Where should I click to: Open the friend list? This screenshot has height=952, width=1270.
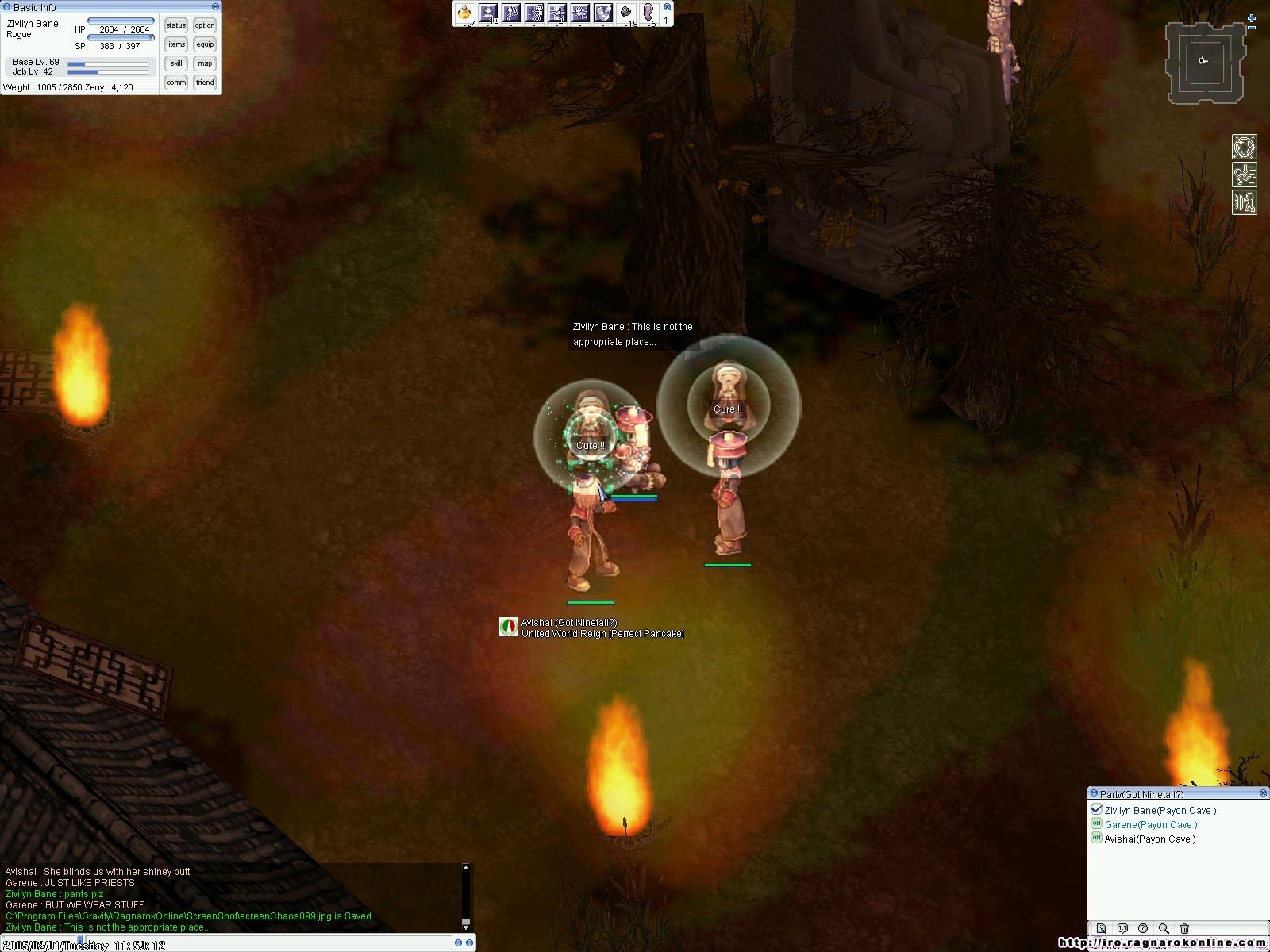[x=205, y=83]
